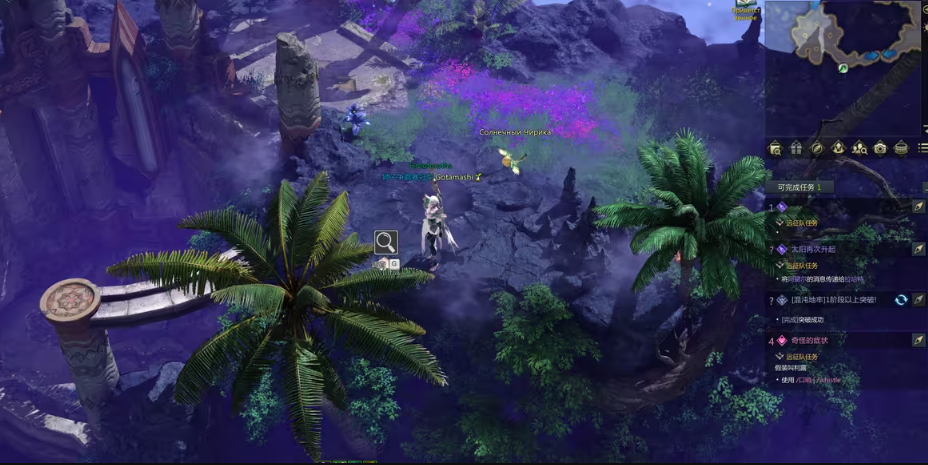Click the blue refresh icon on 混沌地牢 quest

[901, 299]
